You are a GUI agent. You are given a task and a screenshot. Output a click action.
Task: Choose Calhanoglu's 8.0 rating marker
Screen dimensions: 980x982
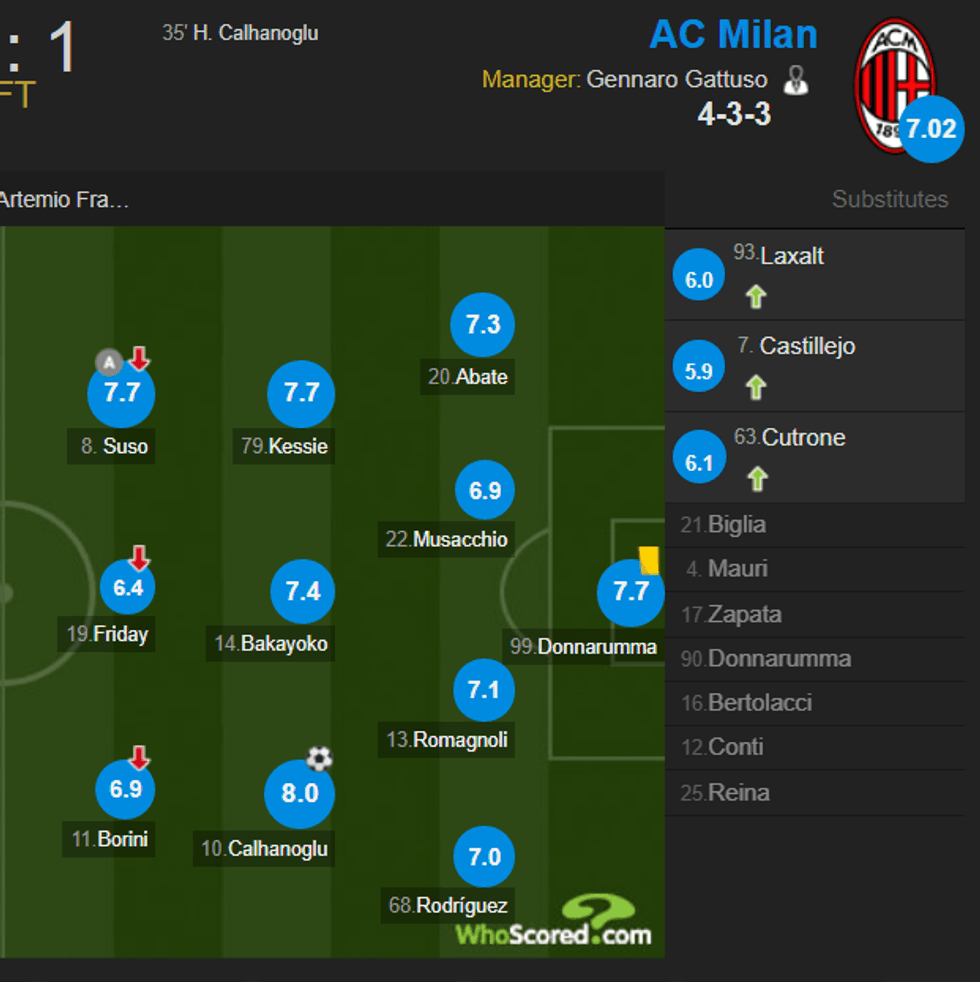(x=299, y=794)
